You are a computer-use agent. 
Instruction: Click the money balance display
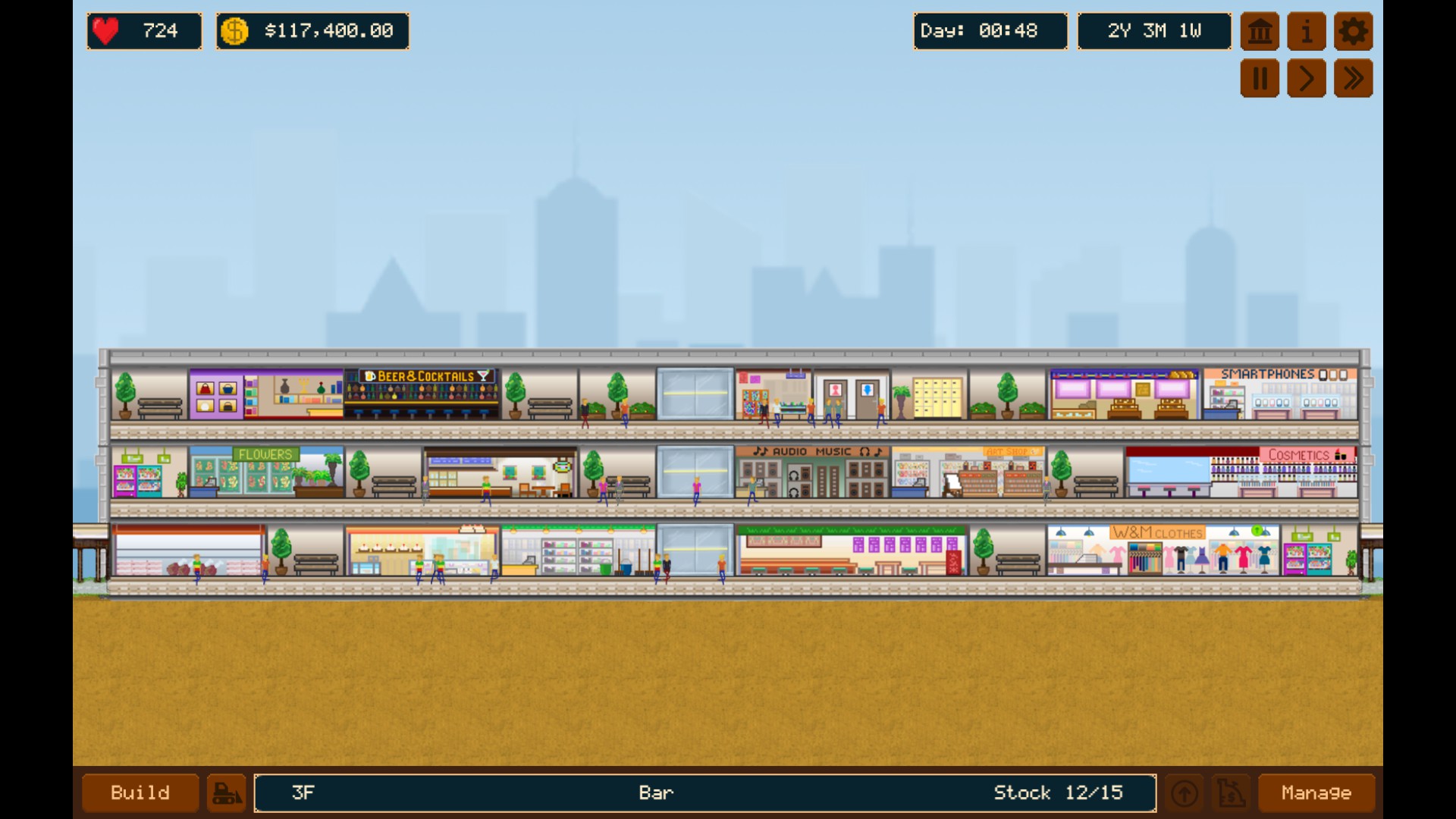[x=312, y=31]
